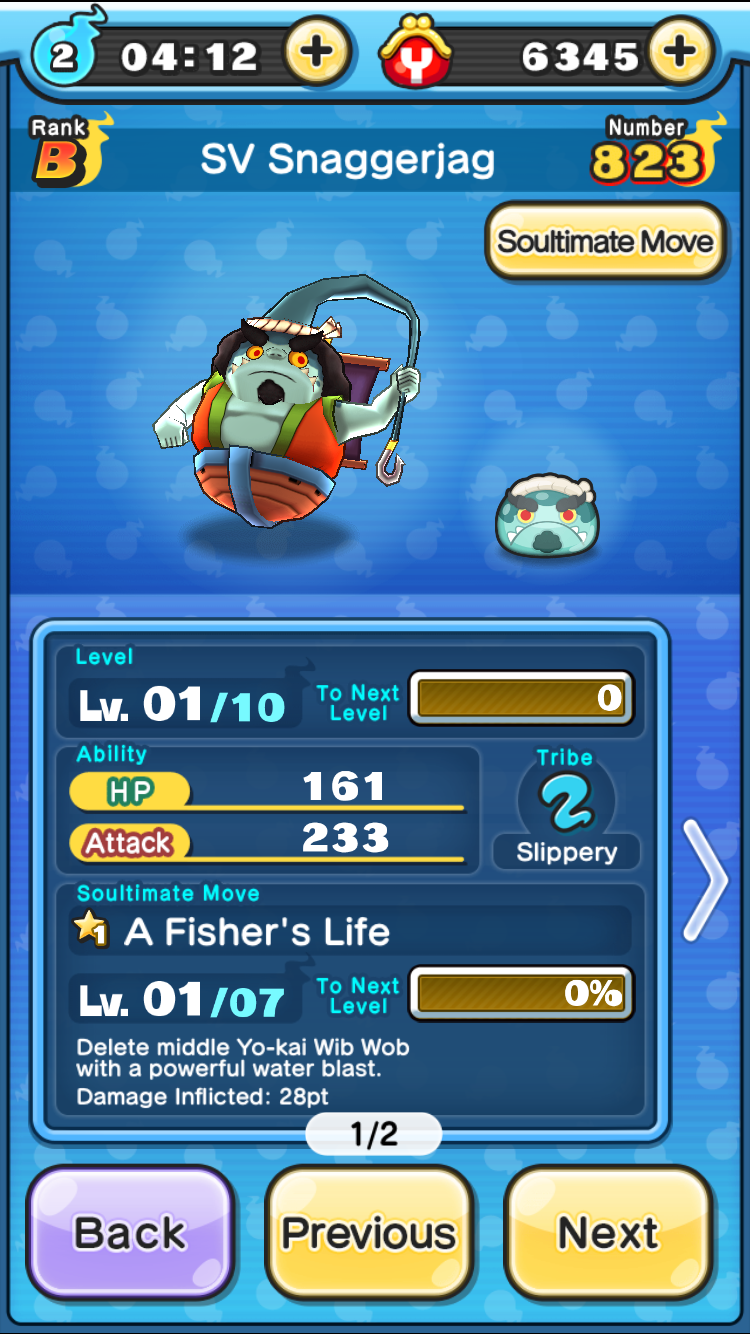Flip to the next info page arrow

706,880
